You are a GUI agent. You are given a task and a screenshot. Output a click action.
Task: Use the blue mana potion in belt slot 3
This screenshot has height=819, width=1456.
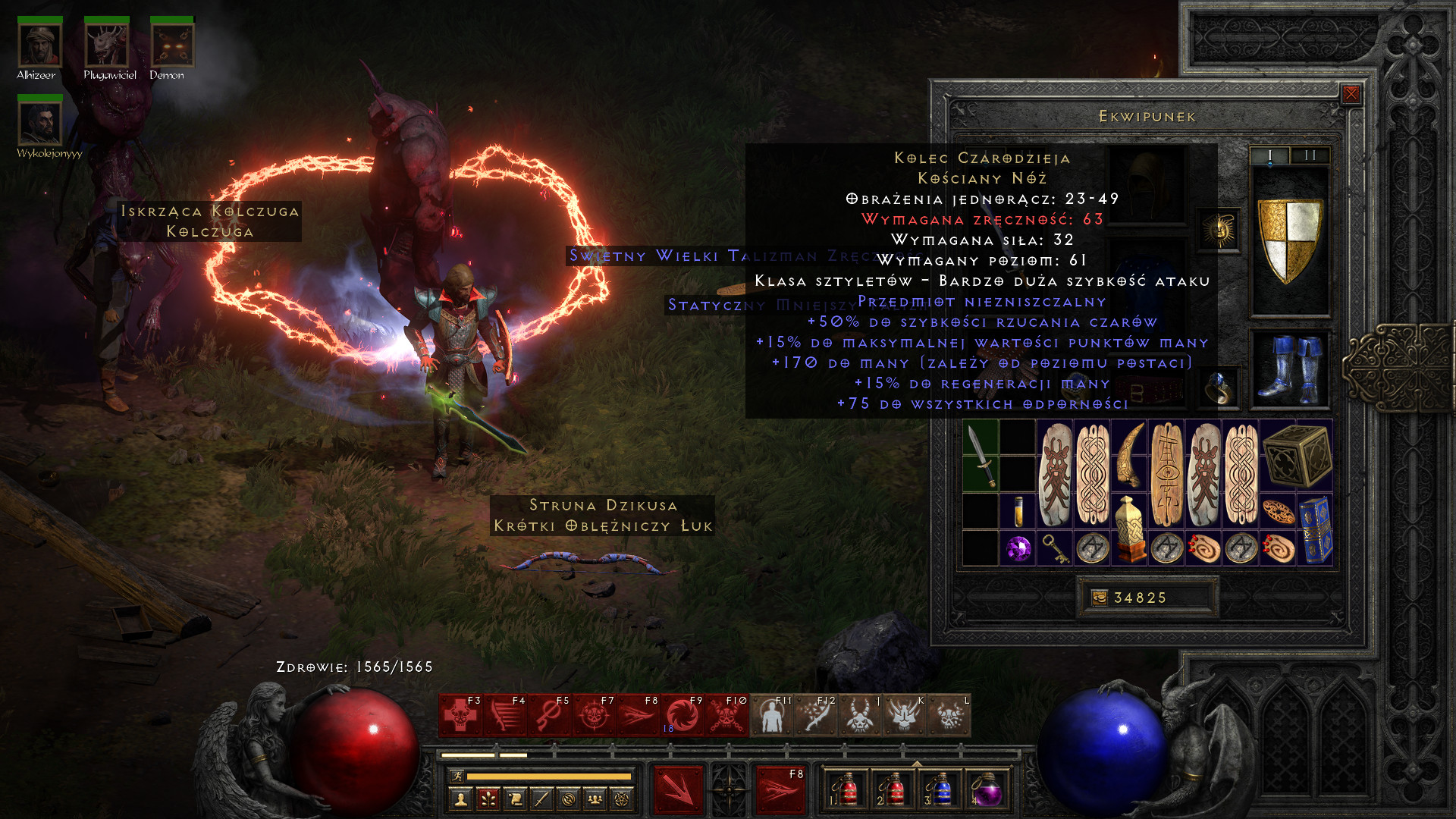point(942,790)
